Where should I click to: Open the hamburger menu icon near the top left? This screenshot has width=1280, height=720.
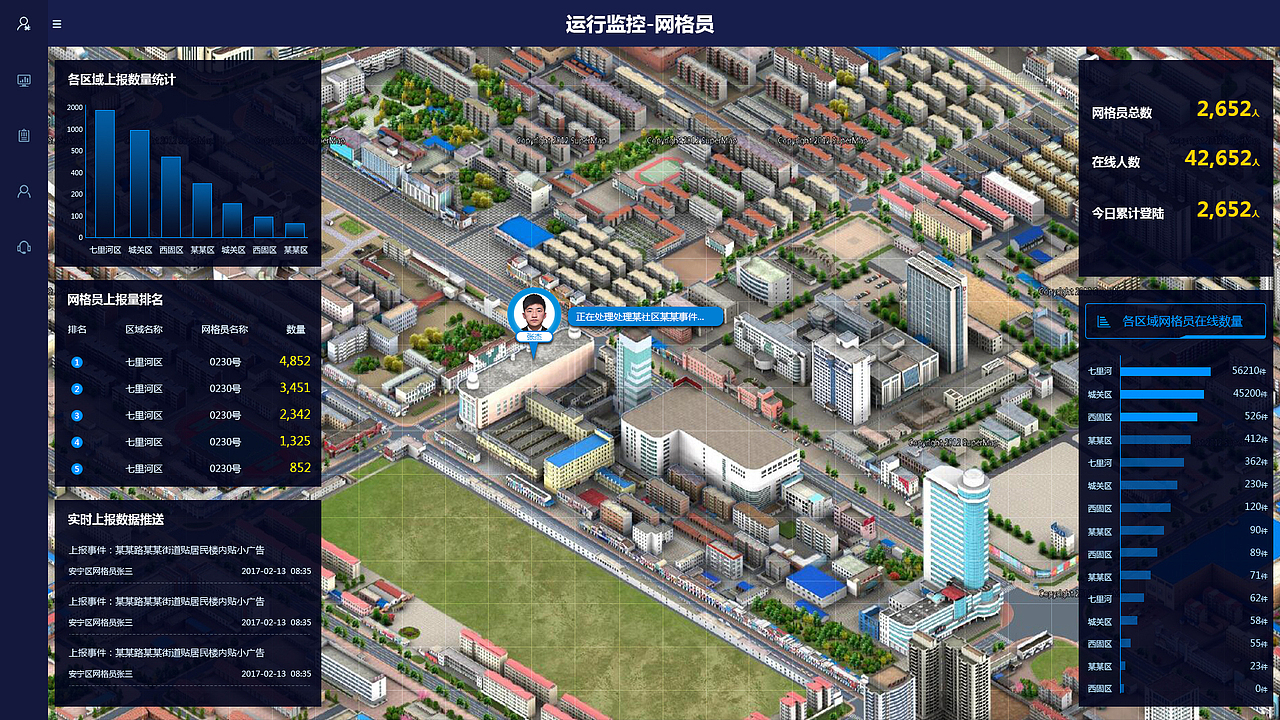(56, 24)
